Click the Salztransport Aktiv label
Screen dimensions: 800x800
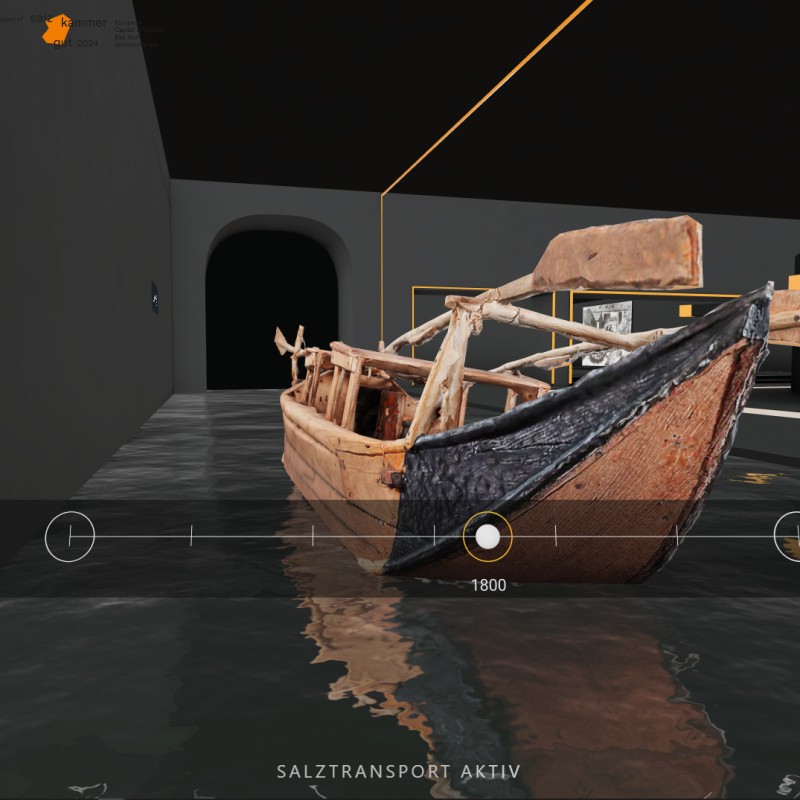pyautogui.click(x=398, y=772)
